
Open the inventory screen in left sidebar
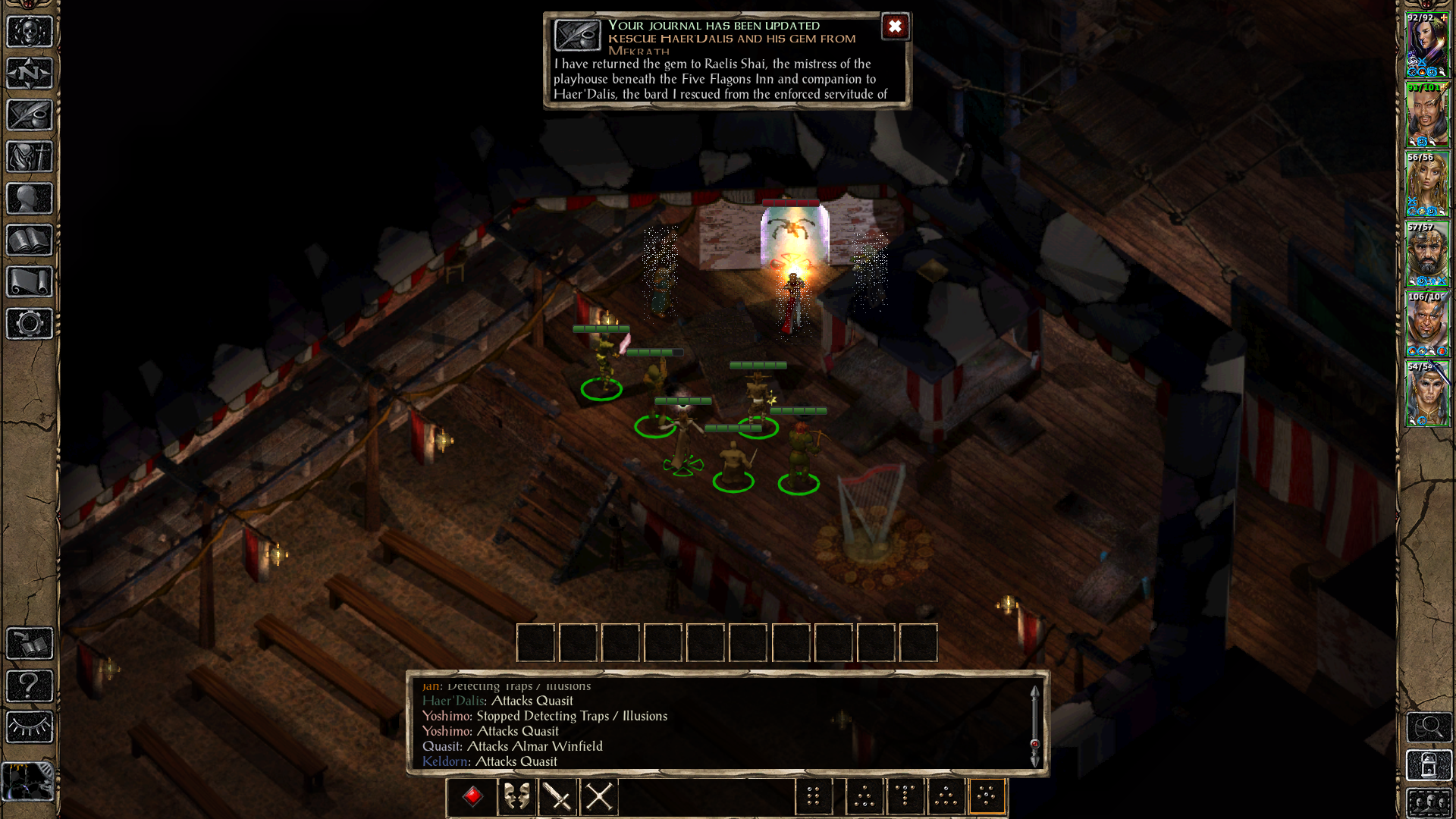[30, 157]
